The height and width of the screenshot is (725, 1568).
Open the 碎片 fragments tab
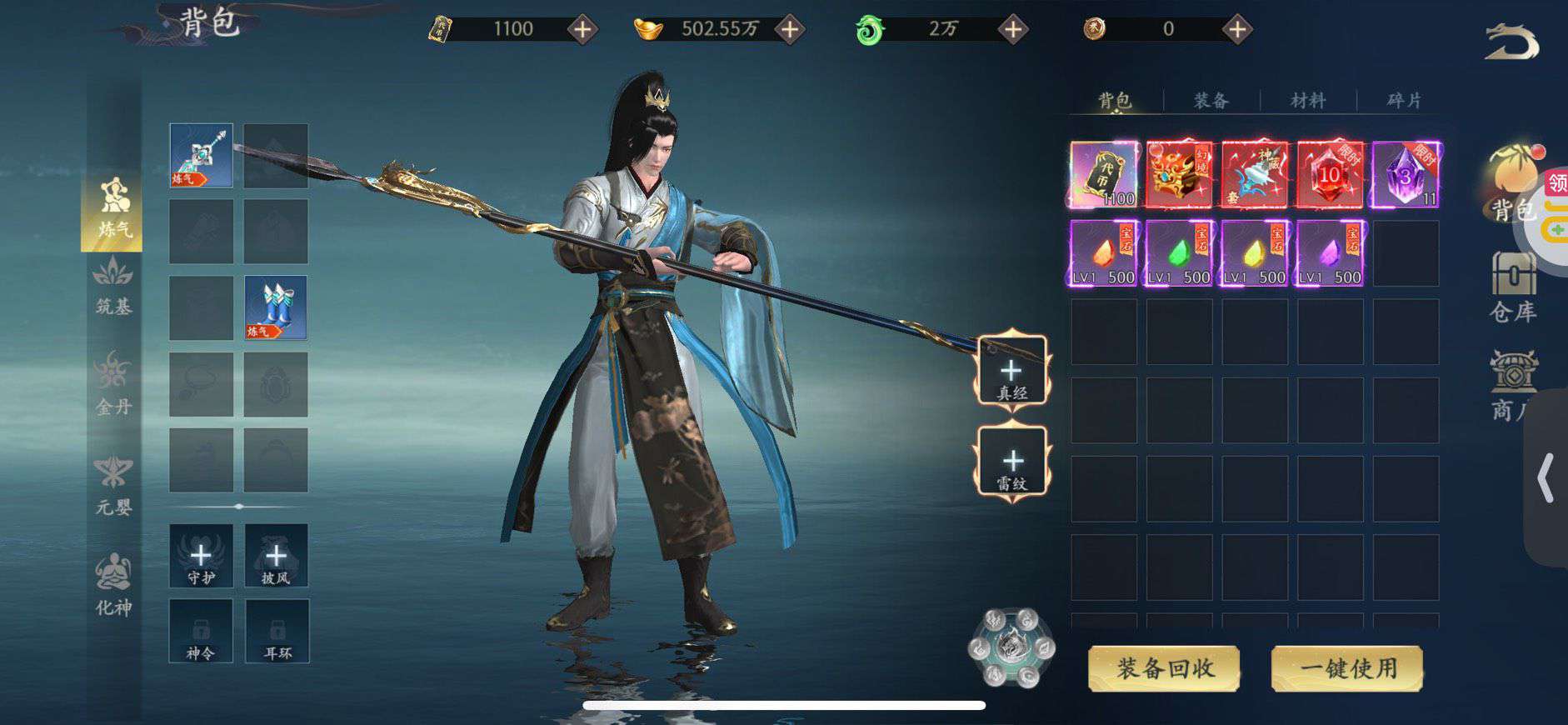click(x=1404, y=101)
